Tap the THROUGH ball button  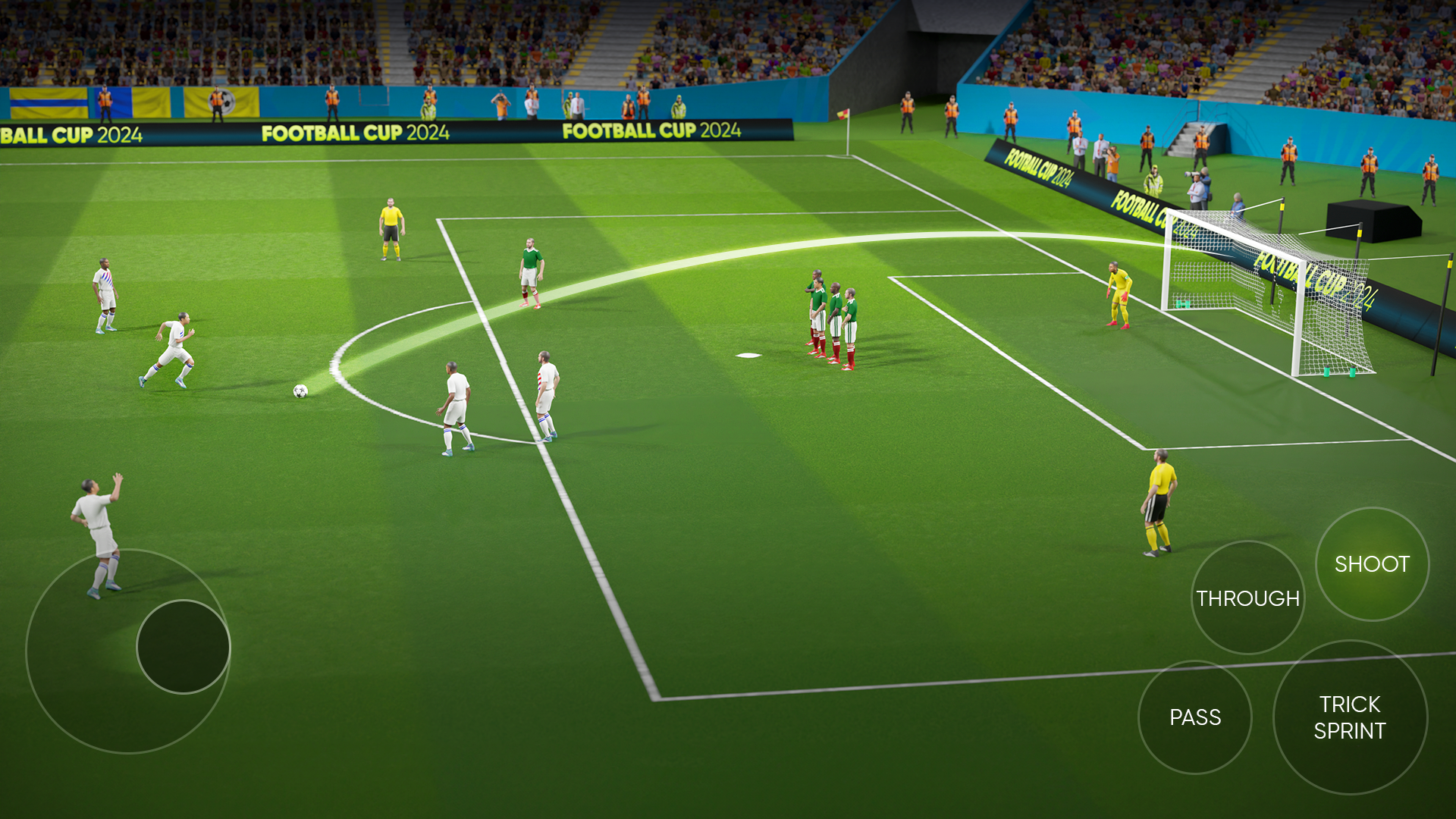pyautogui.click(x=1247, y=598)
